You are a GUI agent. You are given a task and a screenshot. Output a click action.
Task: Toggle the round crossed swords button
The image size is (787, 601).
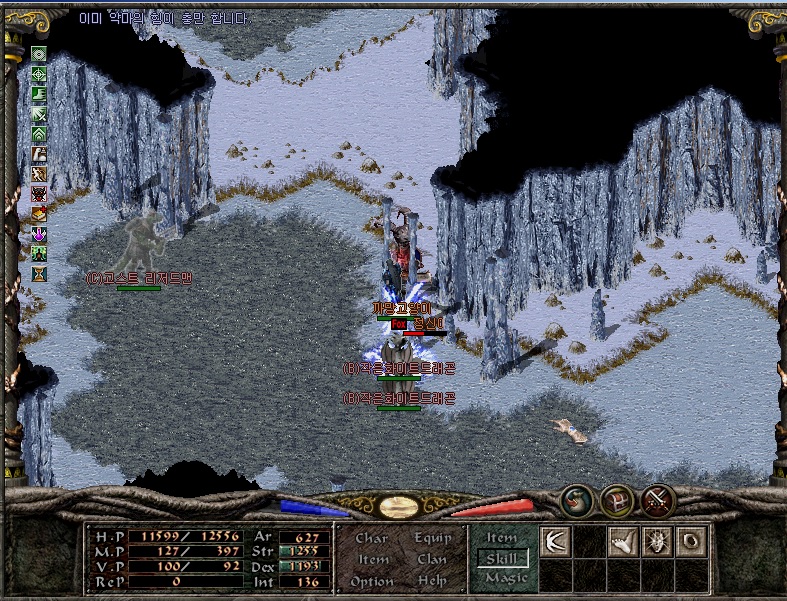point(657,499)
